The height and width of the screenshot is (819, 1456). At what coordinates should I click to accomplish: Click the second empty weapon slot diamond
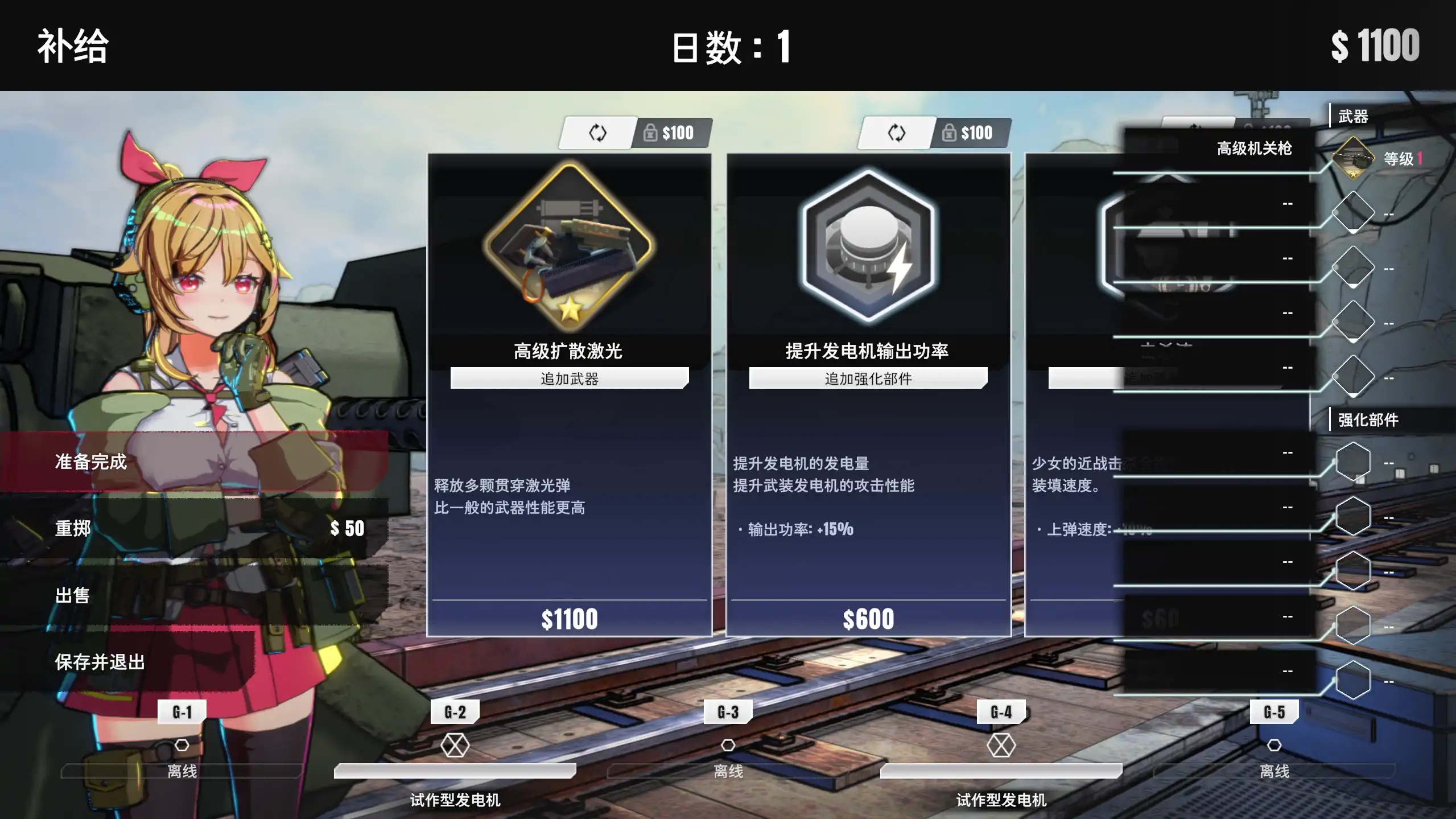[x=1354, y=266]
